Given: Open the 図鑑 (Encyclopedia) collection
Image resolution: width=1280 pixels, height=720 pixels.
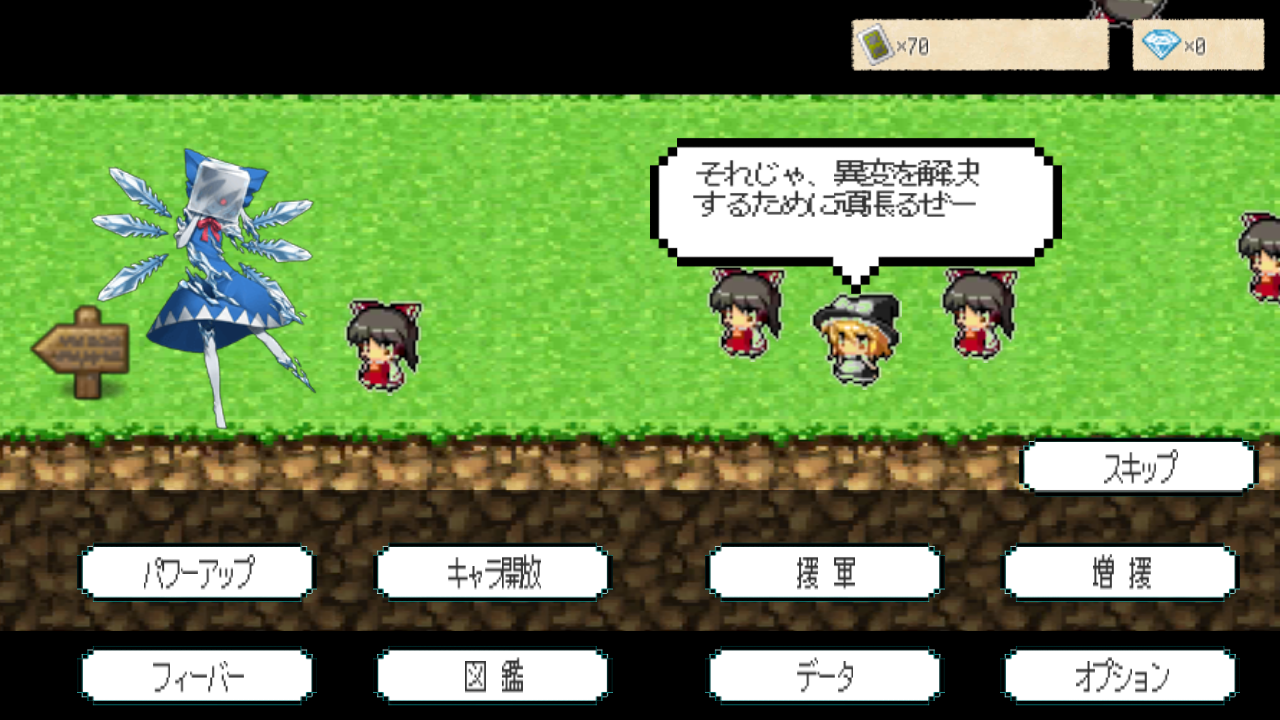Looking at the screenshot, I should (491, 675).
